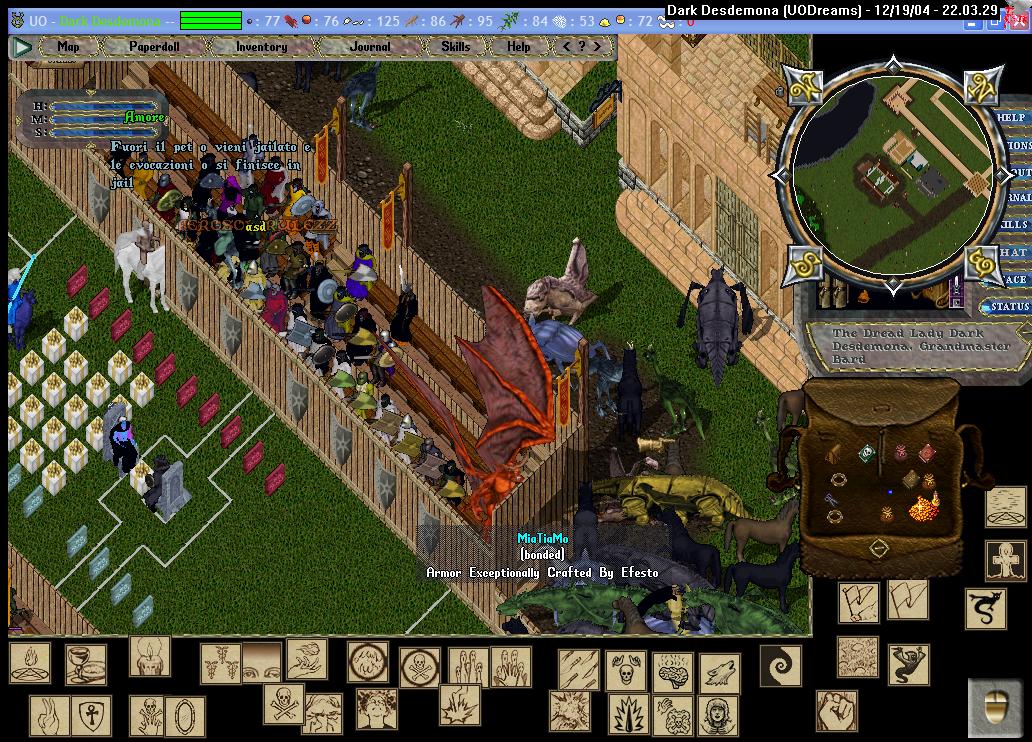The height and width of the screenshot is (742, 1032).
Task: Activate the brain spell icon
Action: click(x=672, y=672)
